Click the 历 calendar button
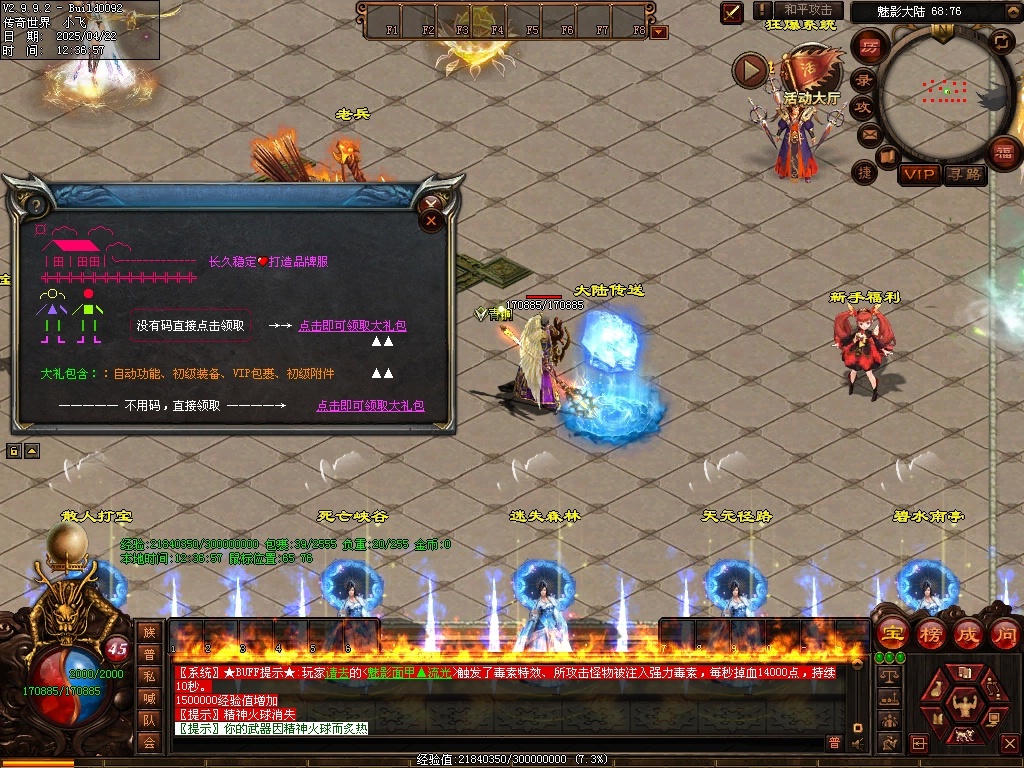Viewport: 1024px width, 768px height. (871, 47)
